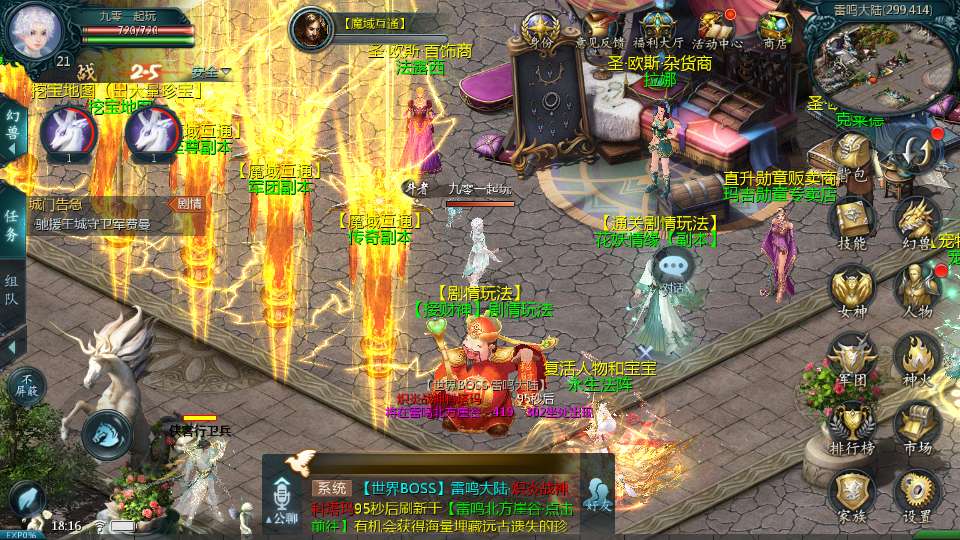Select the 城门告急 quest tracker entry

pyautogui.click(x=100, y=214)
